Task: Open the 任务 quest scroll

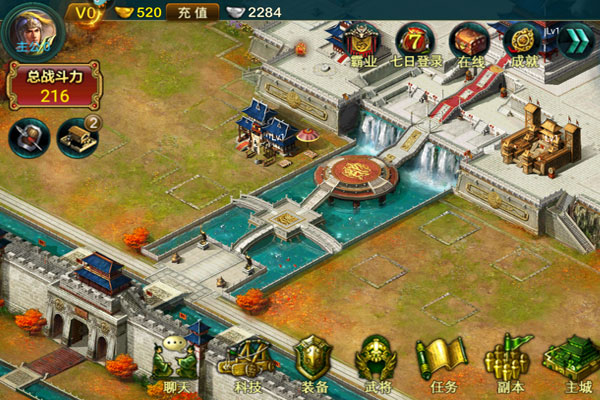Action: [x=438, y=364]
